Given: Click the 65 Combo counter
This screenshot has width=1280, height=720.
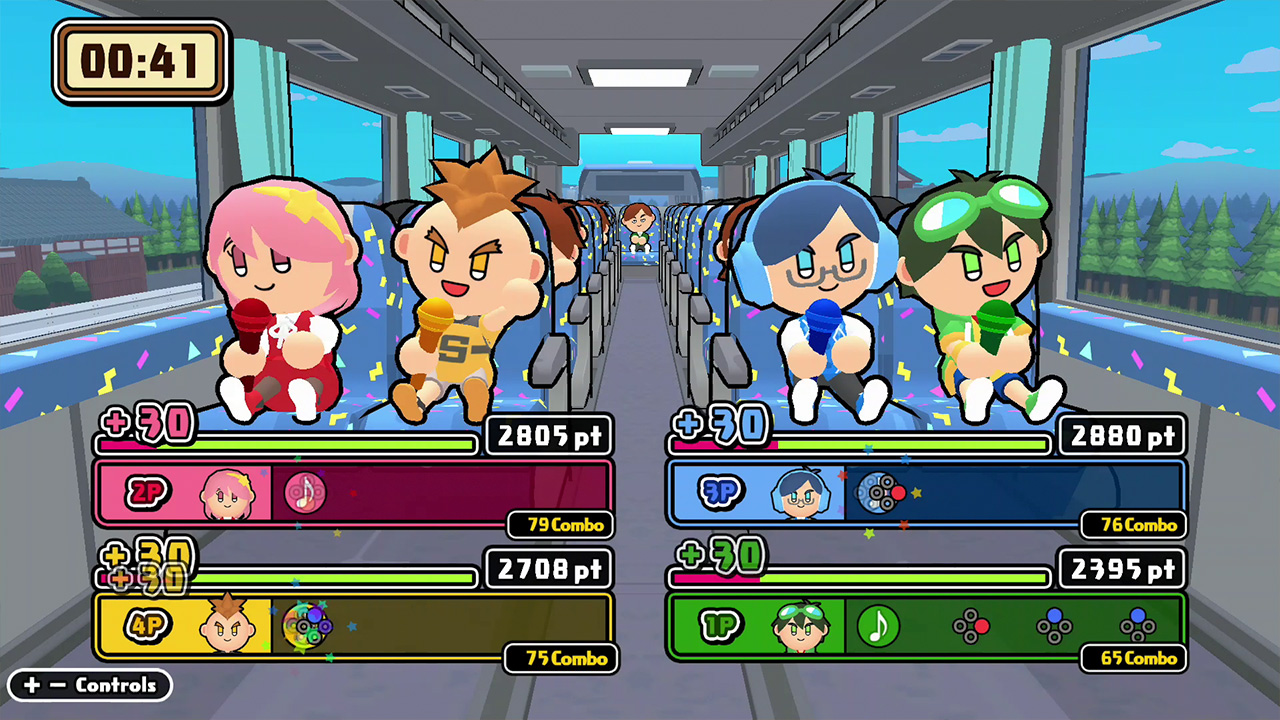Looking at the screenshot, I should [x=1133, y=659].
